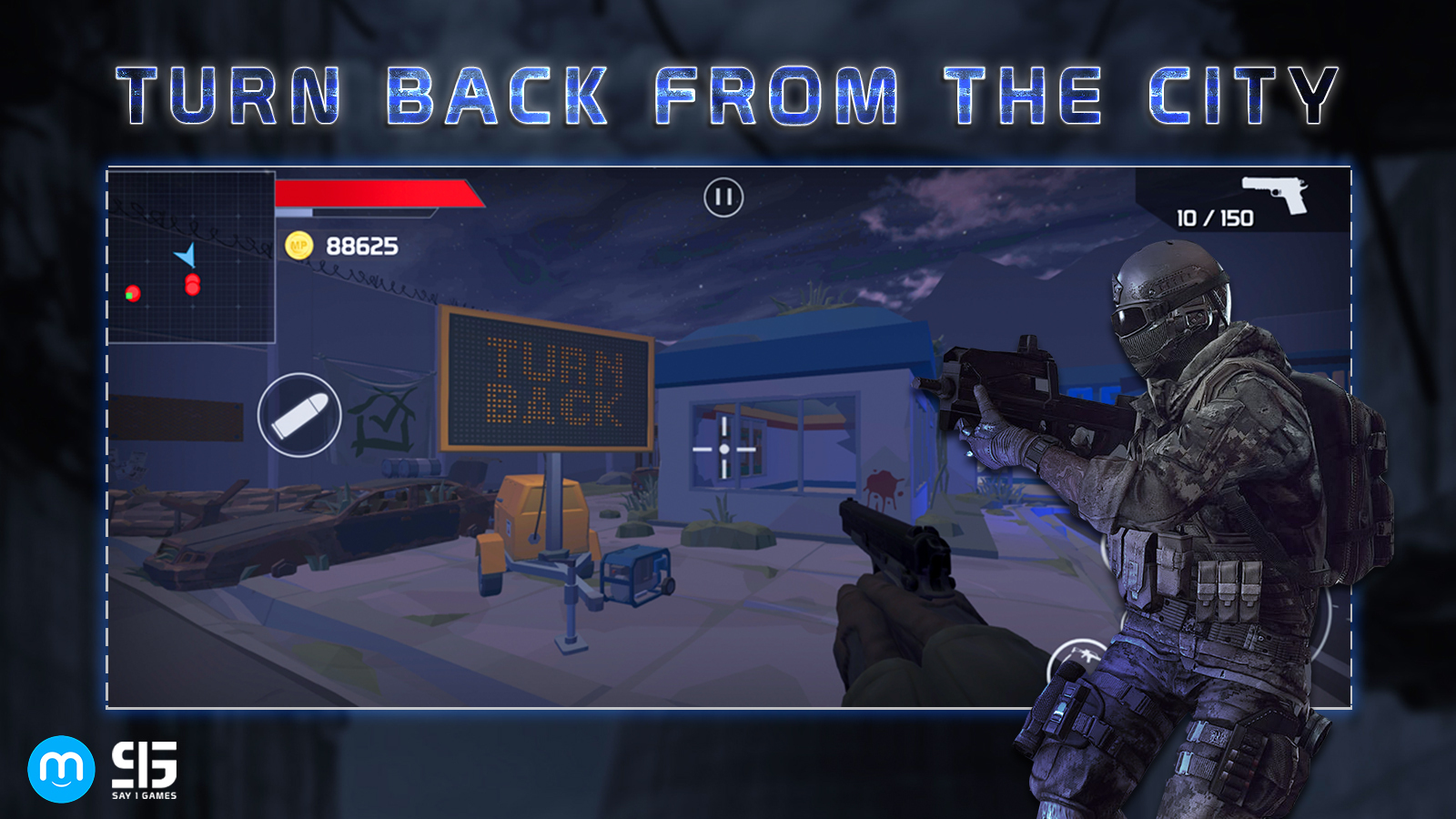The image size is (1456, 819).
Task: Open the radar minimap
Action: pos(191,258)
